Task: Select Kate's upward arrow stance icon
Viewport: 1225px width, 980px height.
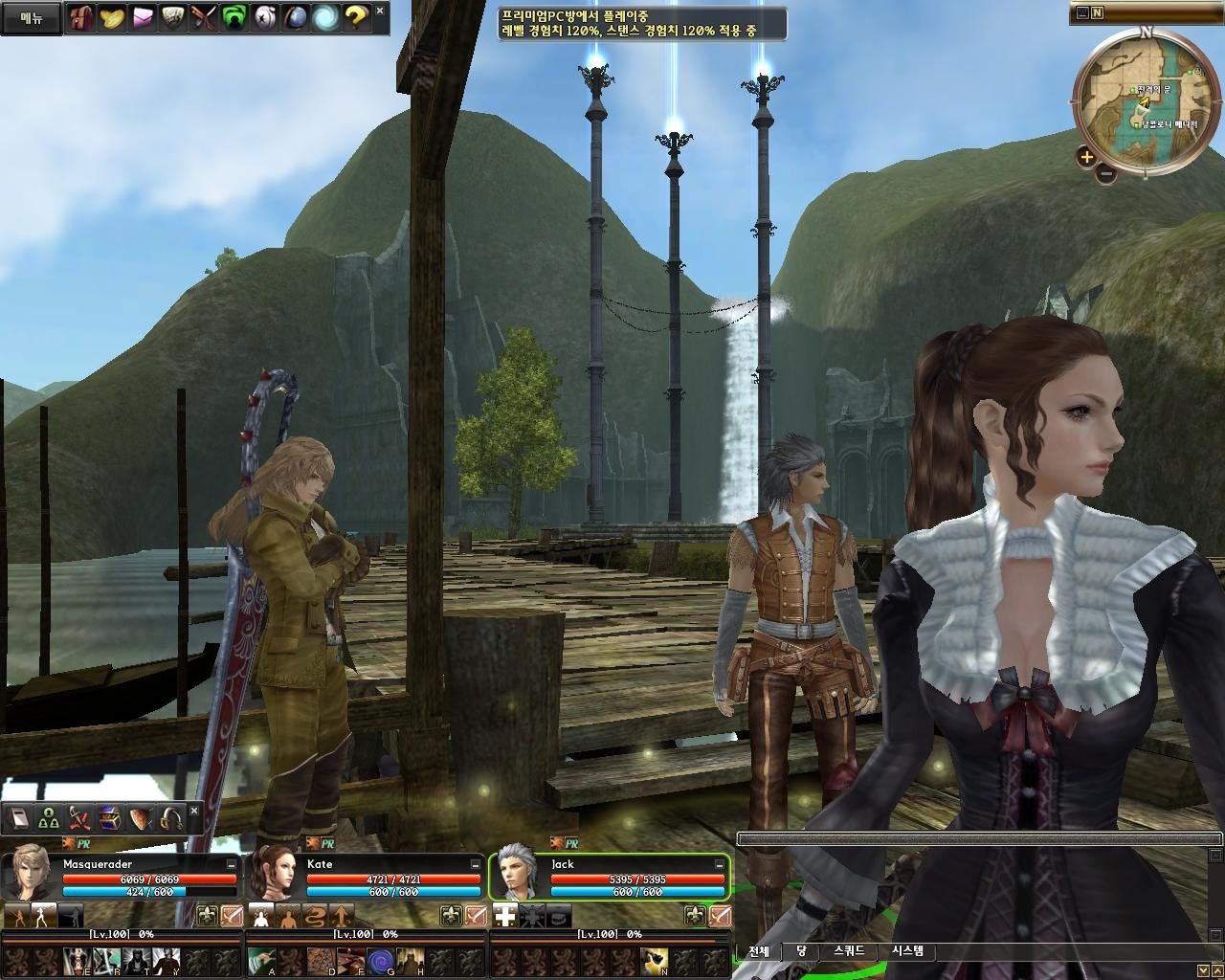Action: [x=341, y=916]
